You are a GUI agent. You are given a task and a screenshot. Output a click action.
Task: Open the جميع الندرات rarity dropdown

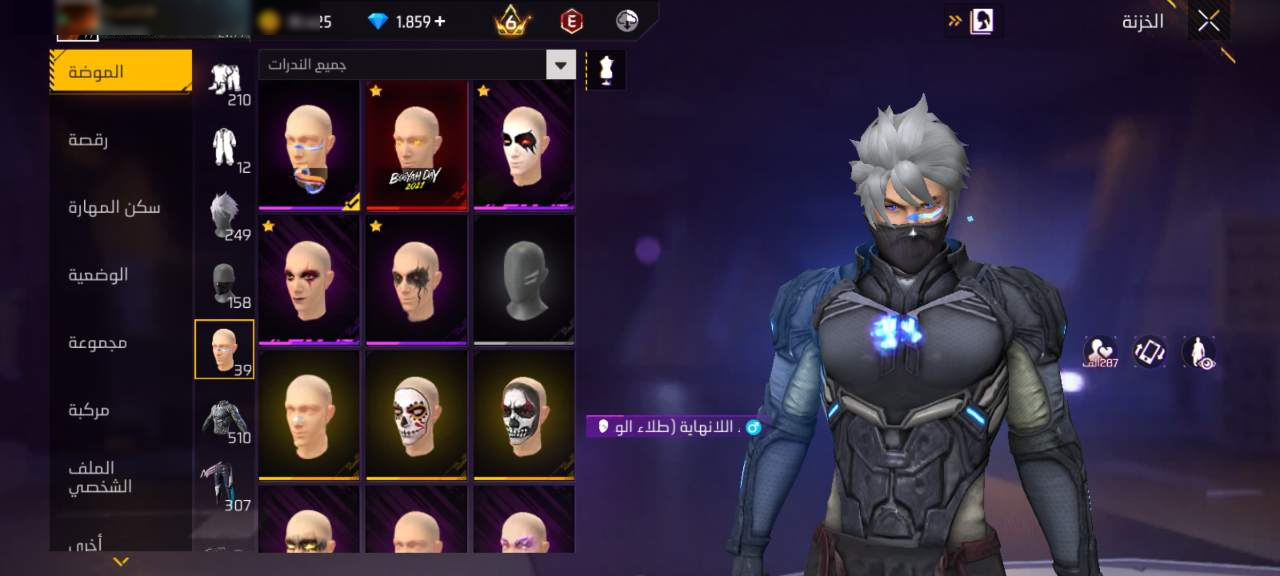coord(416,65)
